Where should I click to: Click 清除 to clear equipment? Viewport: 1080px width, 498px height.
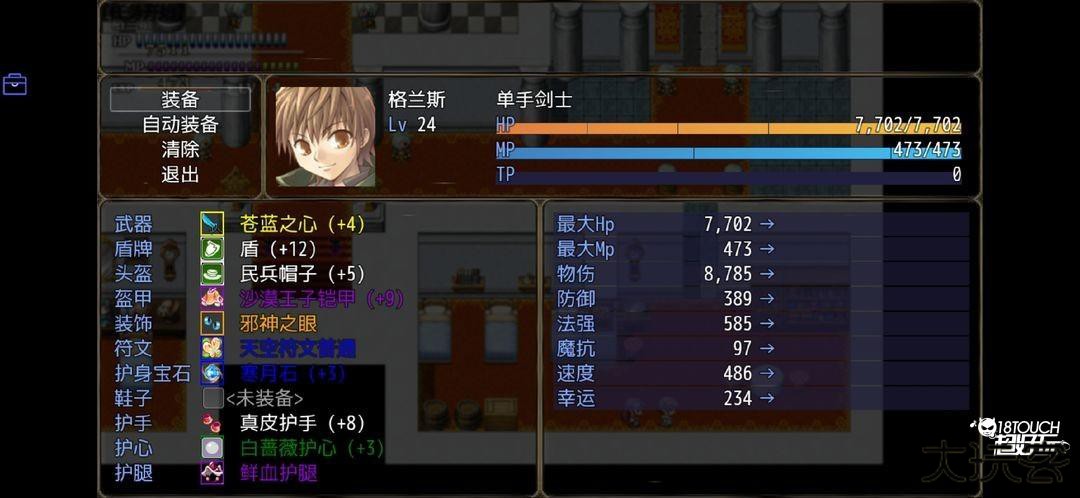(x=180, y=149)
